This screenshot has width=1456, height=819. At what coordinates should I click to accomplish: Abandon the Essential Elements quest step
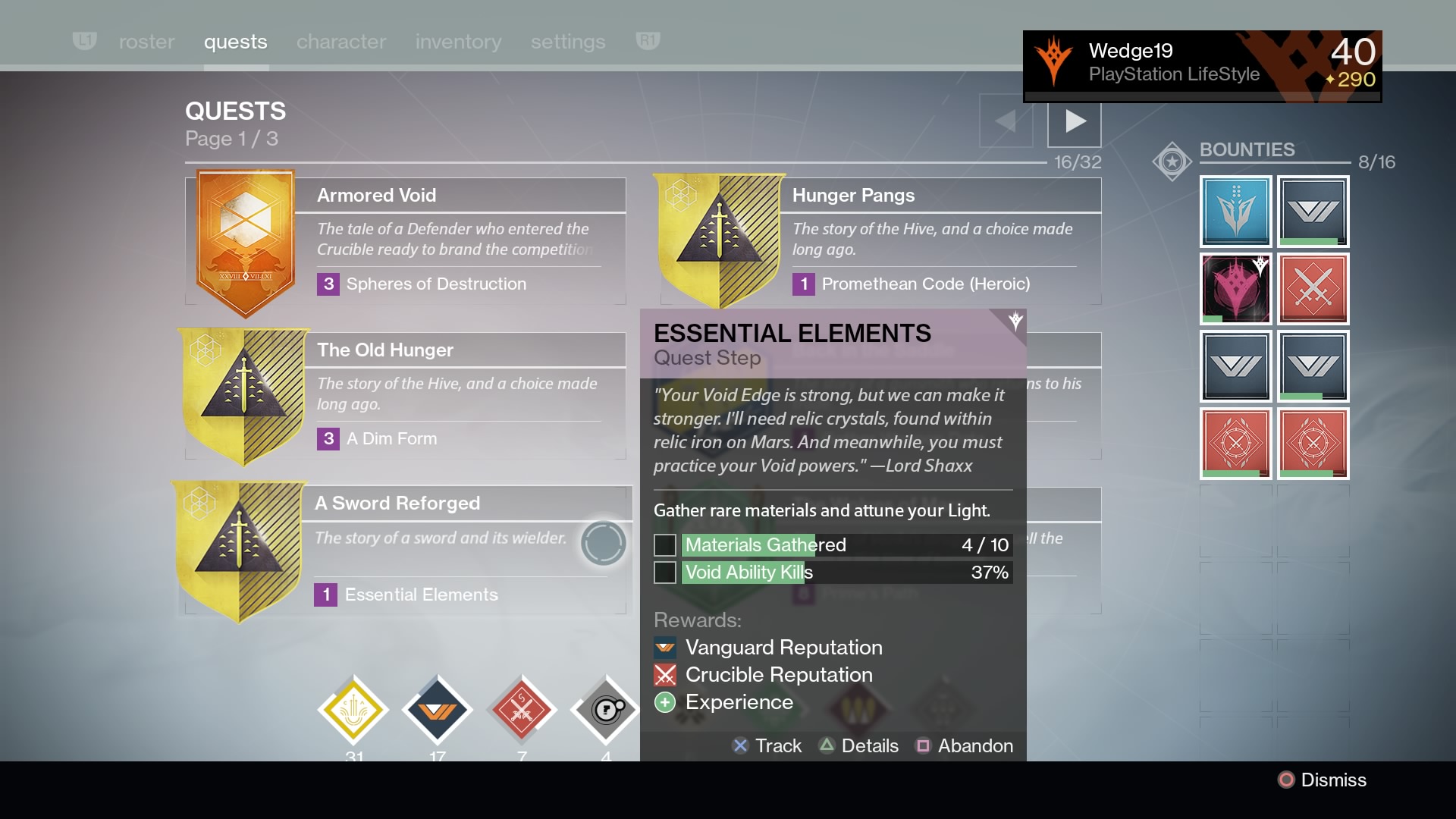(x=964, y=745)
